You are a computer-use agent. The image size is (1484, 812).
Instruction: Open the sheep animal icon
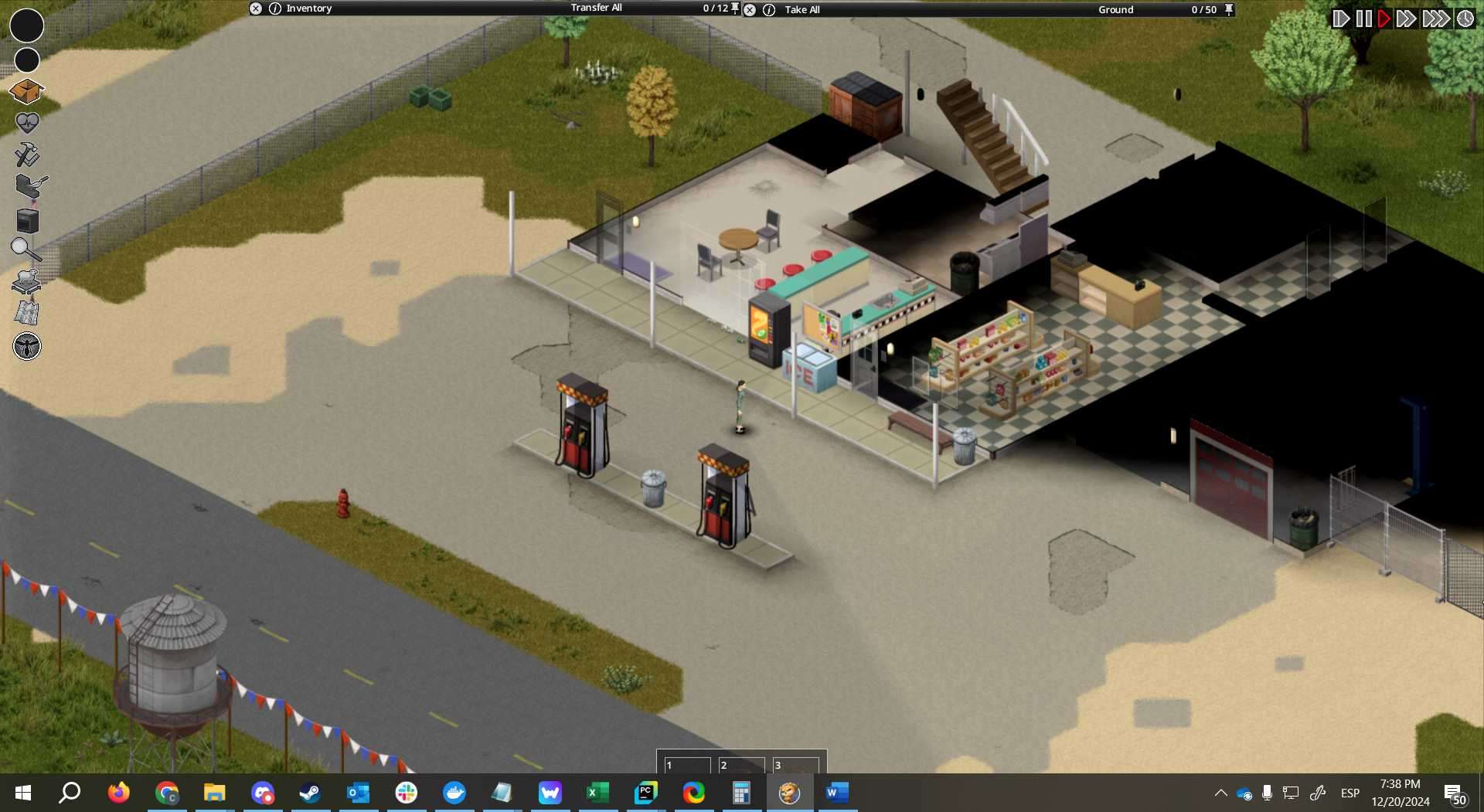point(26,281)
